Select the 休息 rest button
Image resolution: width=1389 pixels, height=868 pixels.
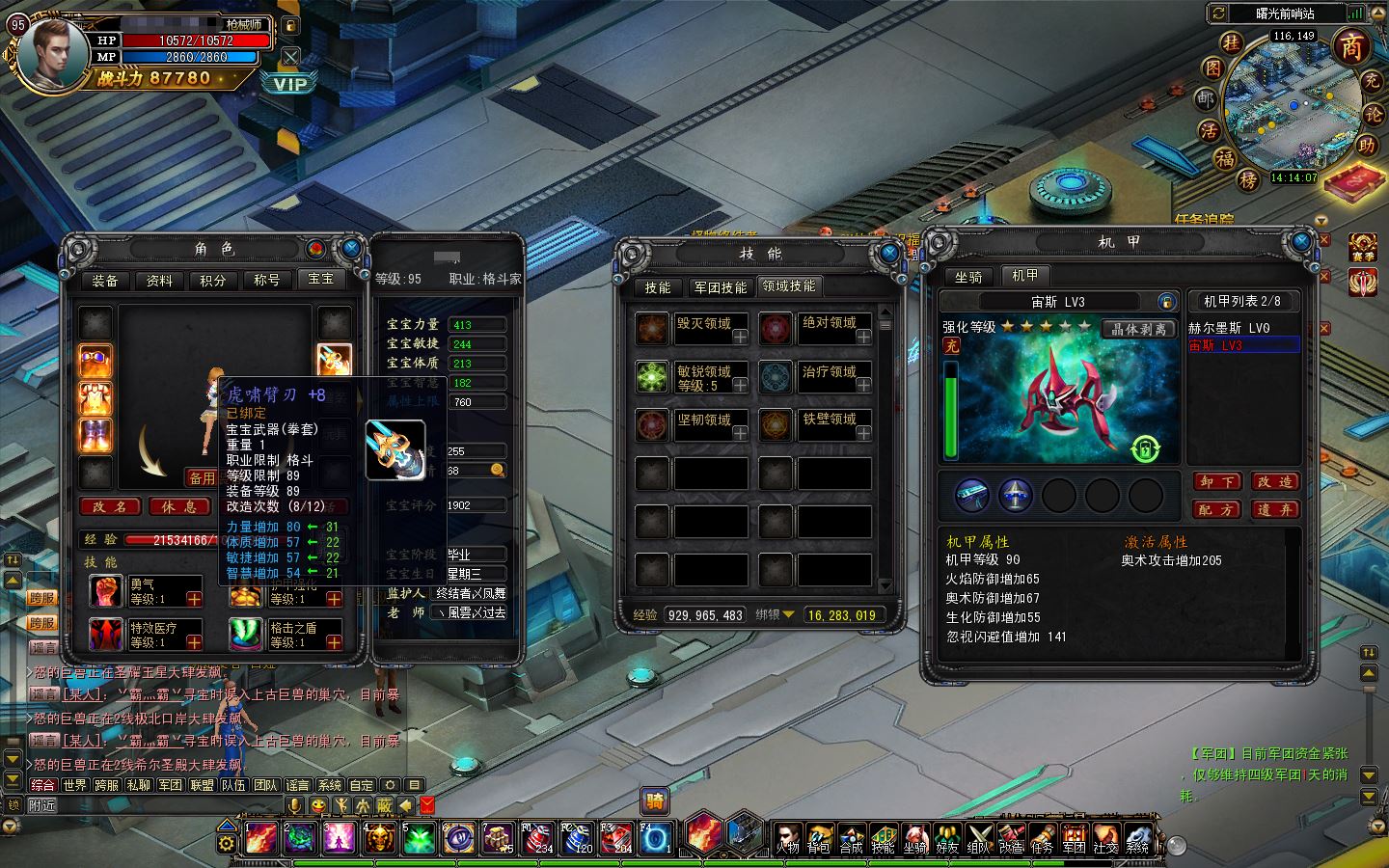pos(178,506)
